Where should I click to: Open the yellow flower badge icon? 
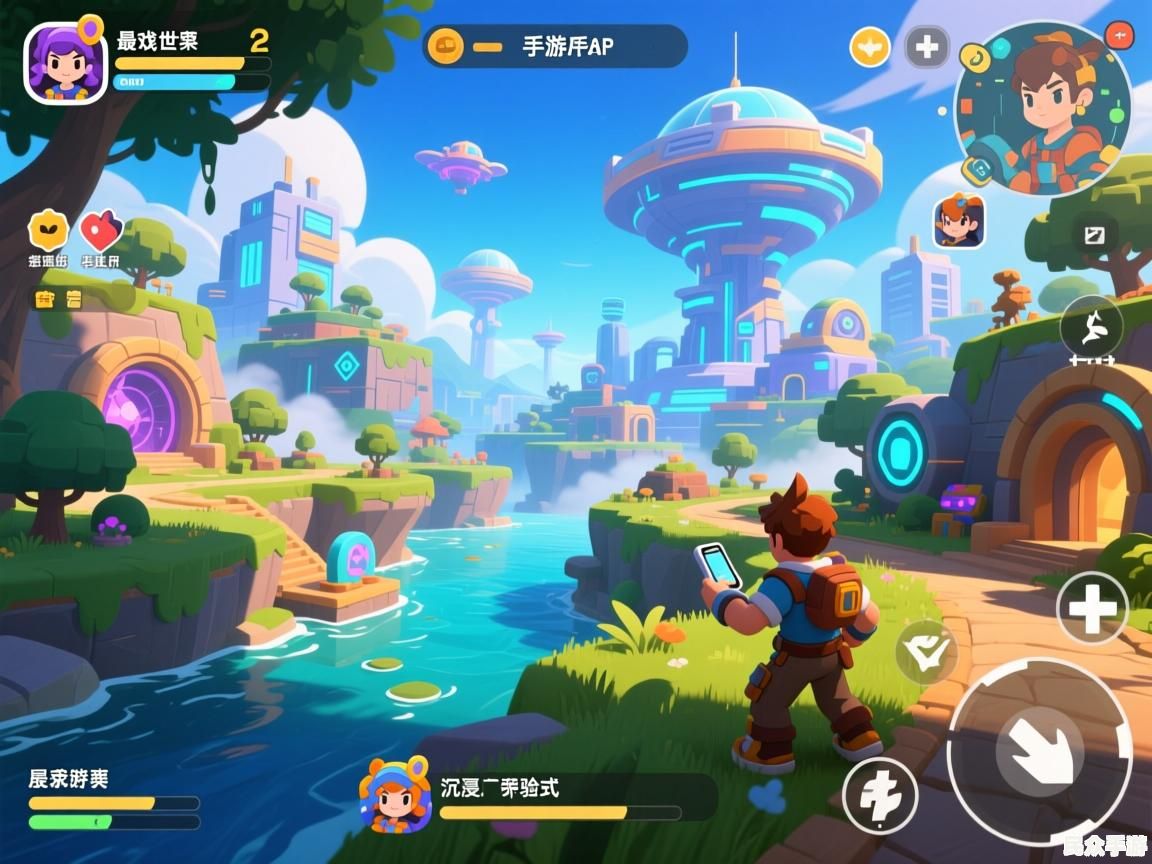[47, 231]
